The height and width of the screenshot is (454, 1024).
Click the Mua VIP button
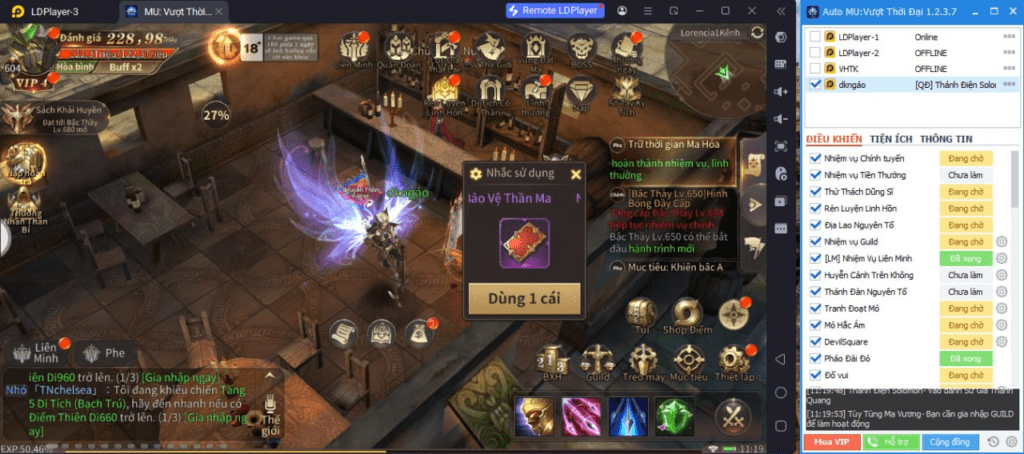coord(831,441)
